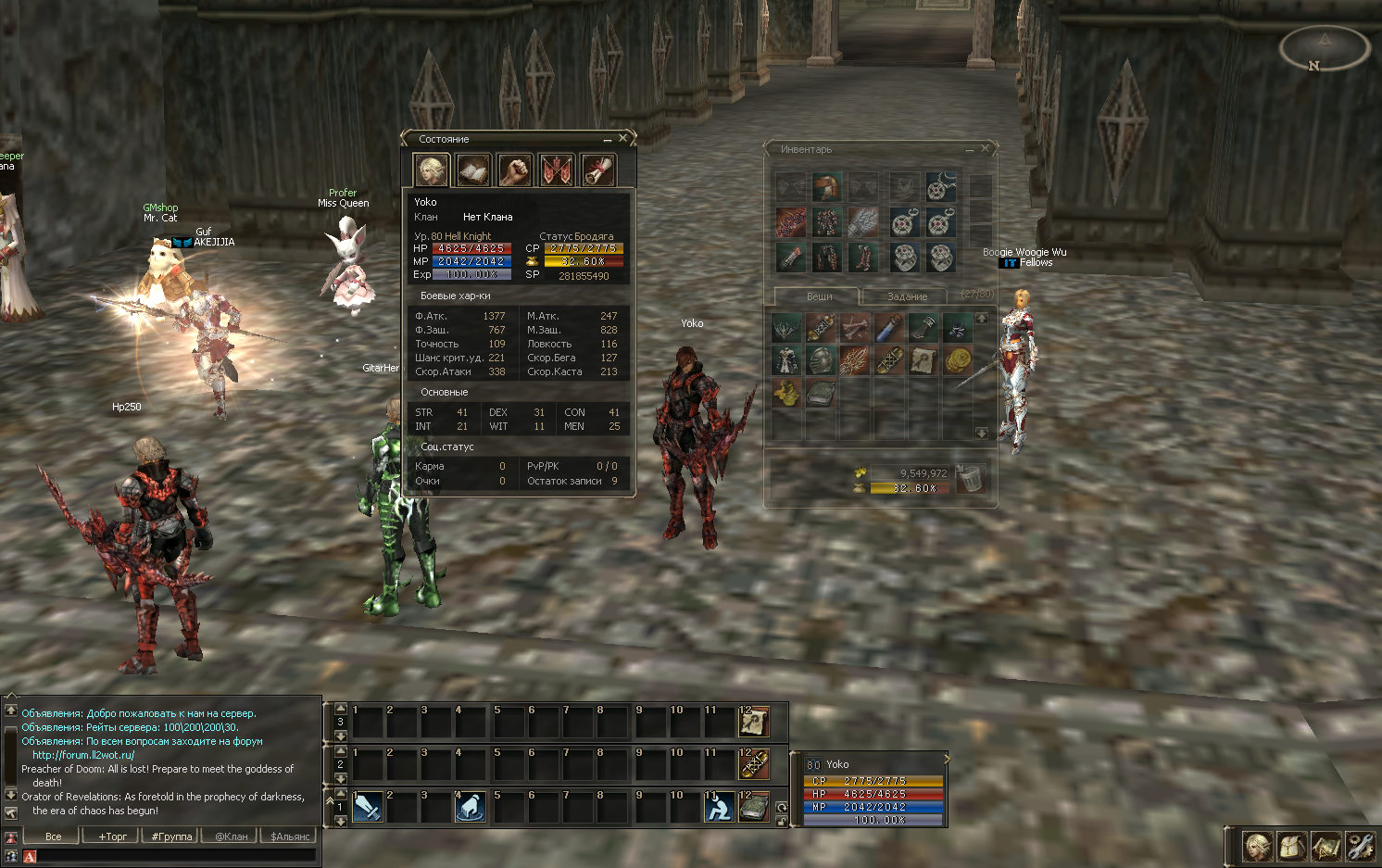Viewport: 1382px width, 868px height.
Task: Switch to the Задание quest items tab
Action: [x=906, y=296]
